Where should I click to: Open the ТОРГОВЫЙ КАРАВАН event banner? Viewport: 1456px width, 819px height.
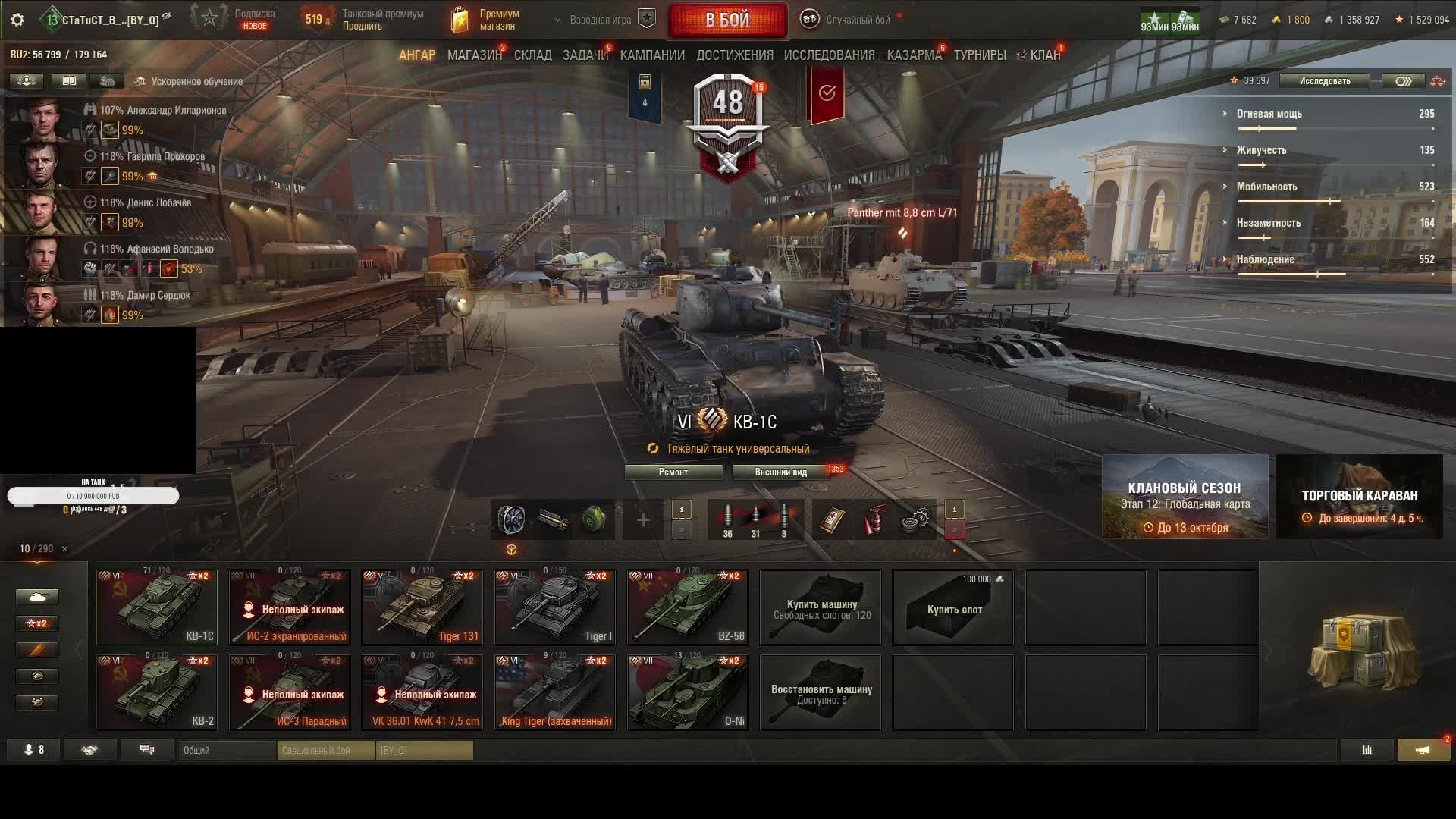(1359, 497)
